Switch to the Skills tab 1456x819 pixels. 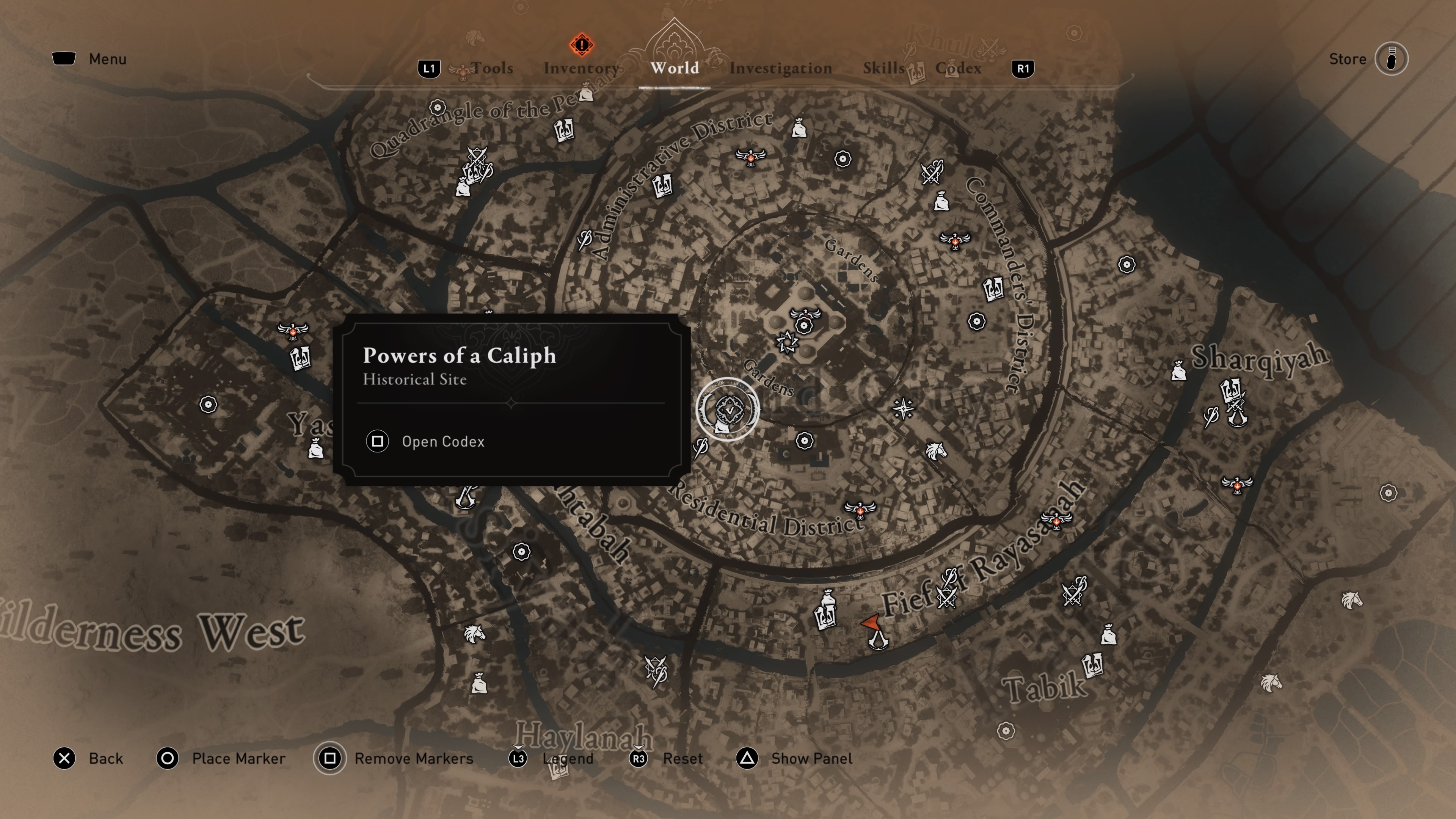tap(883, 68)
